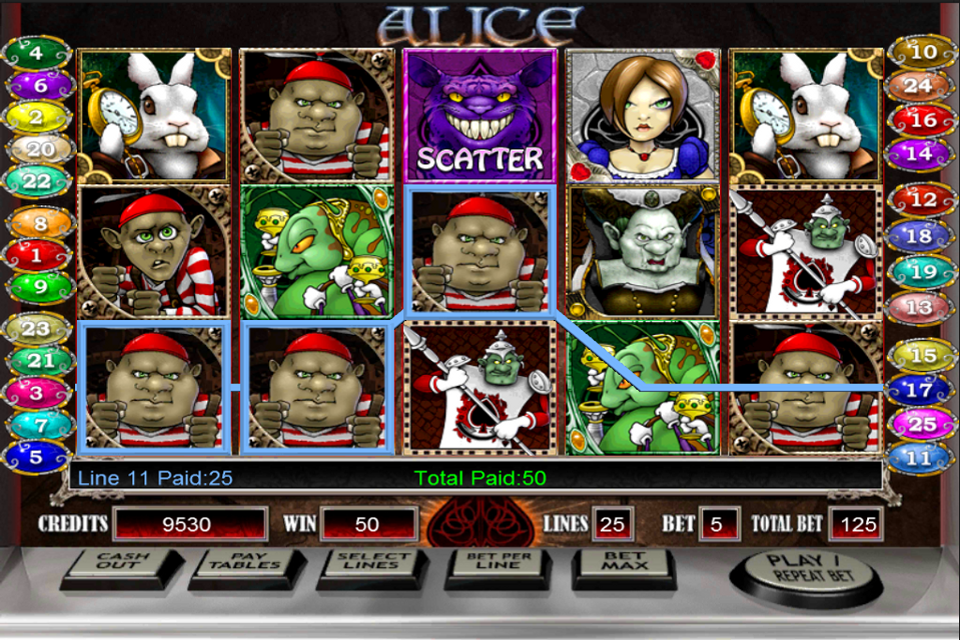960x640 pixels.
Task: Choose payline marker number 22
Action: click(x=37, y=180)
